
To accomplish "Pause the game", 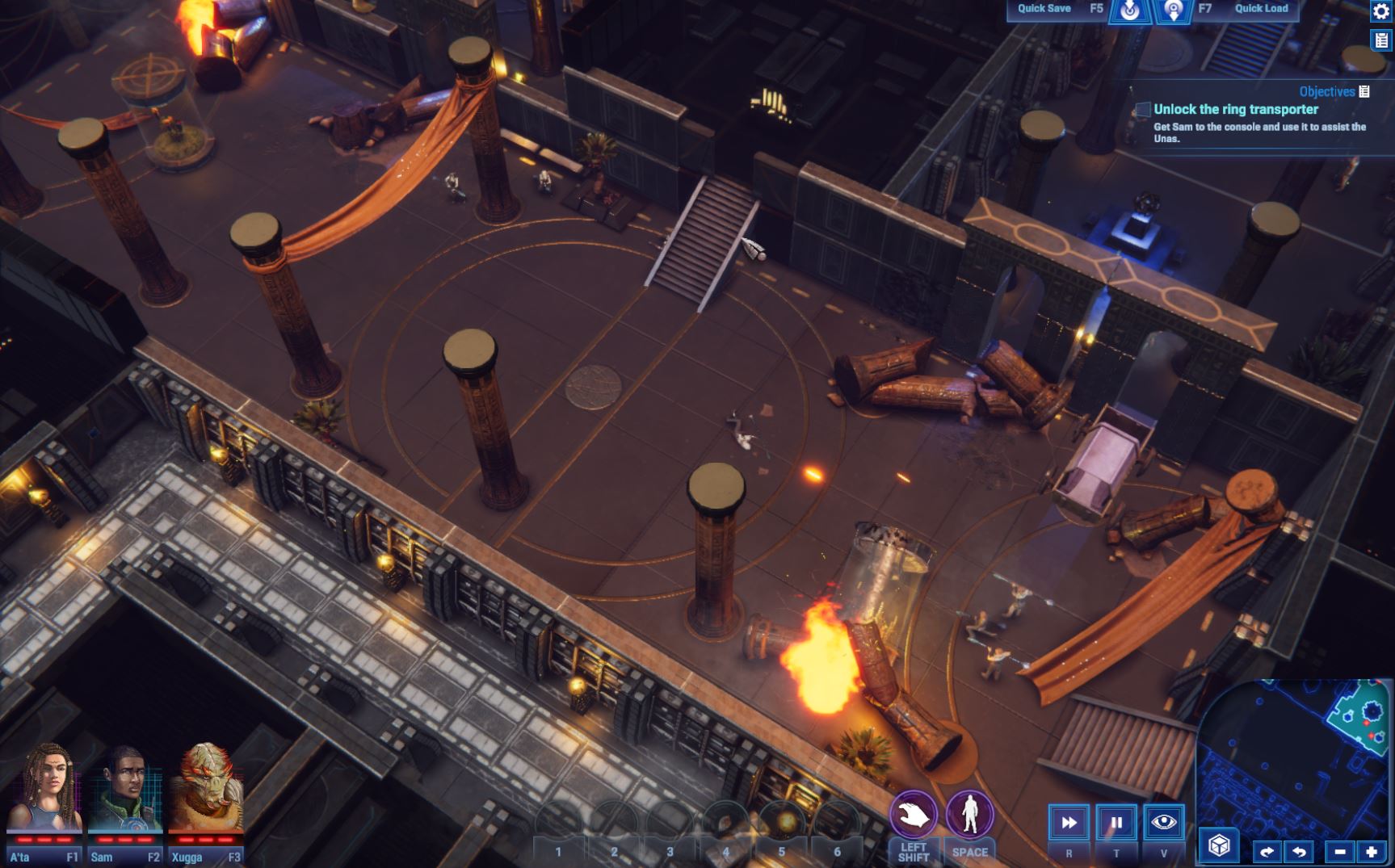I will pyautogui.click(x=1116, y=823).
